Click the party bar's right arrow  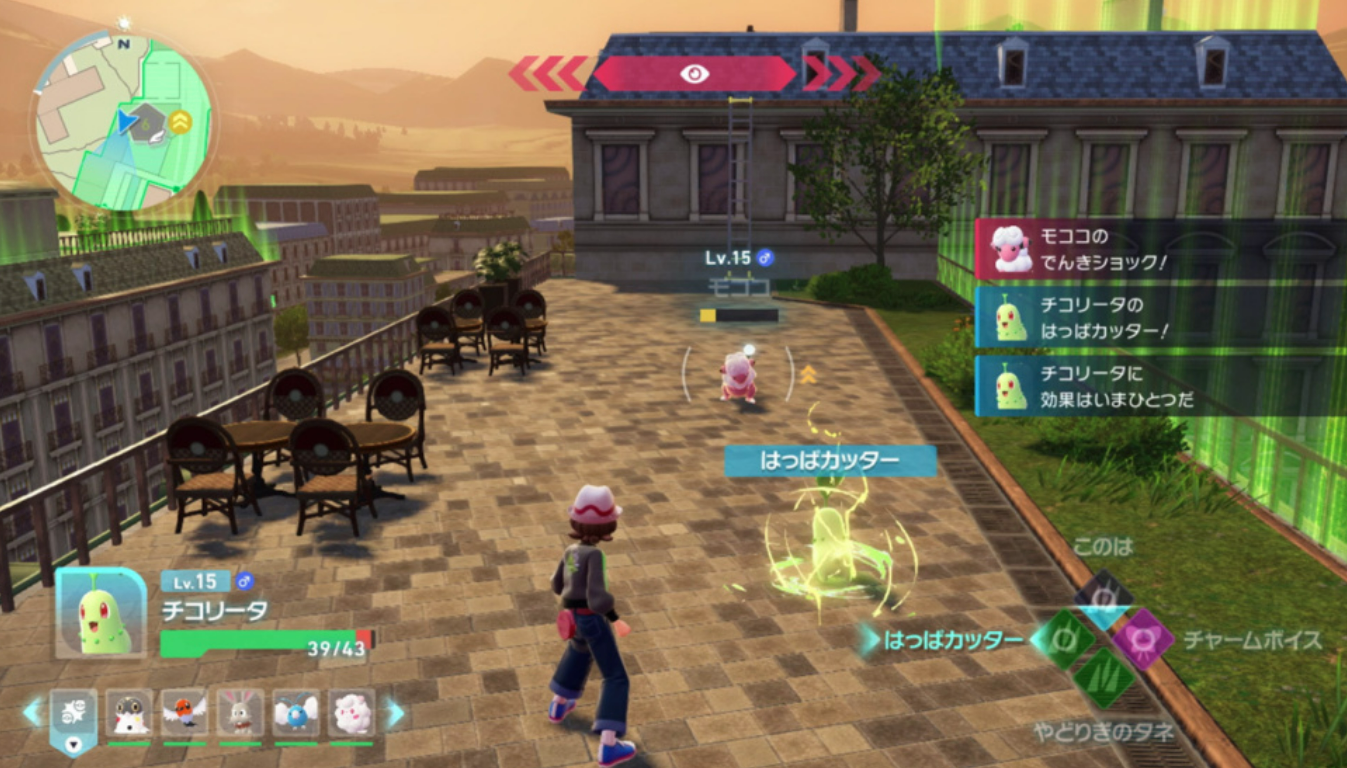[x=396, y=713]
